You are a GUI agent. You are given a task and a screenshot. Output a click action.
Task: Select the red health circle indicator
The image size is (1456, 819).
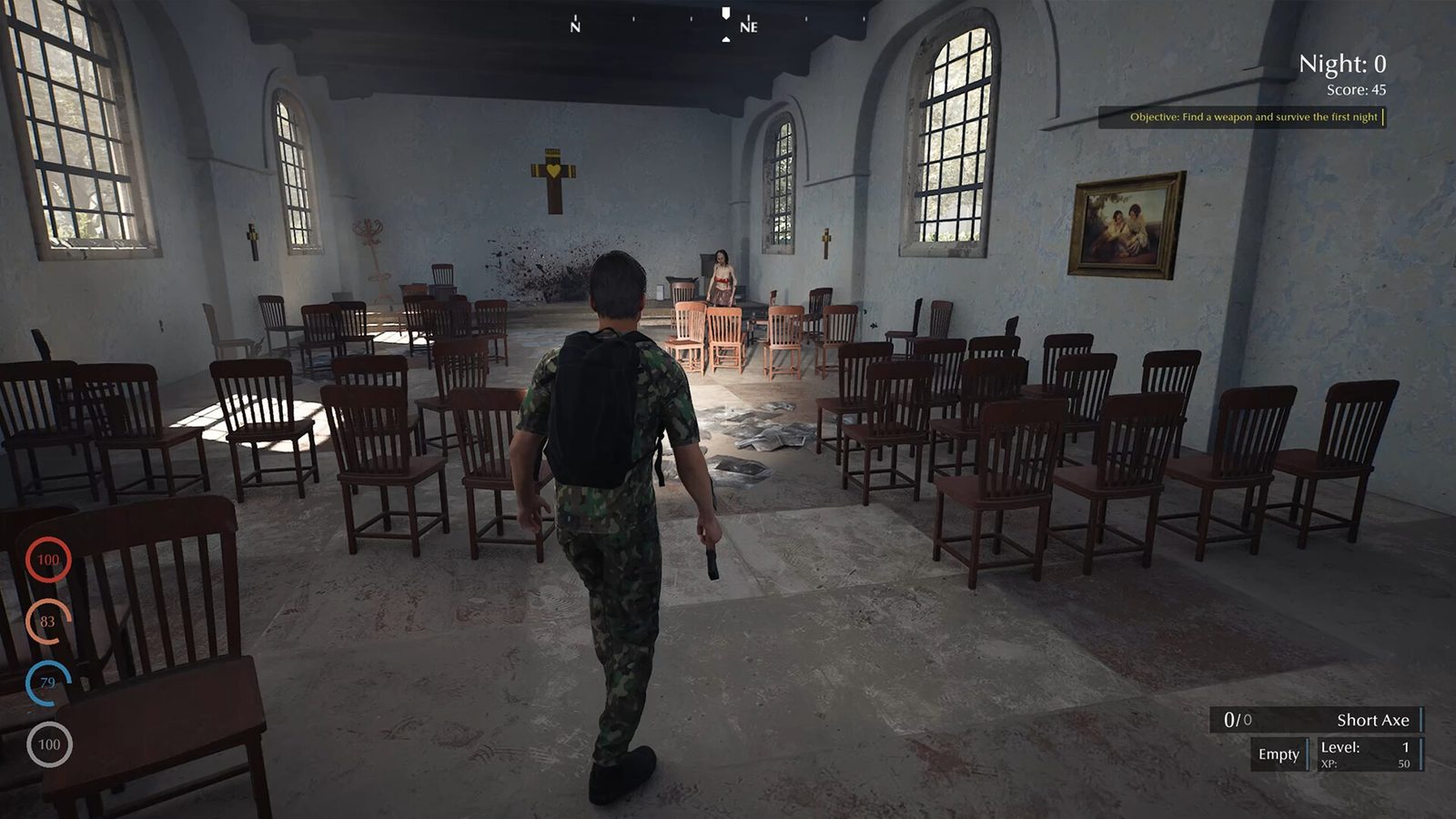(46, 560)
